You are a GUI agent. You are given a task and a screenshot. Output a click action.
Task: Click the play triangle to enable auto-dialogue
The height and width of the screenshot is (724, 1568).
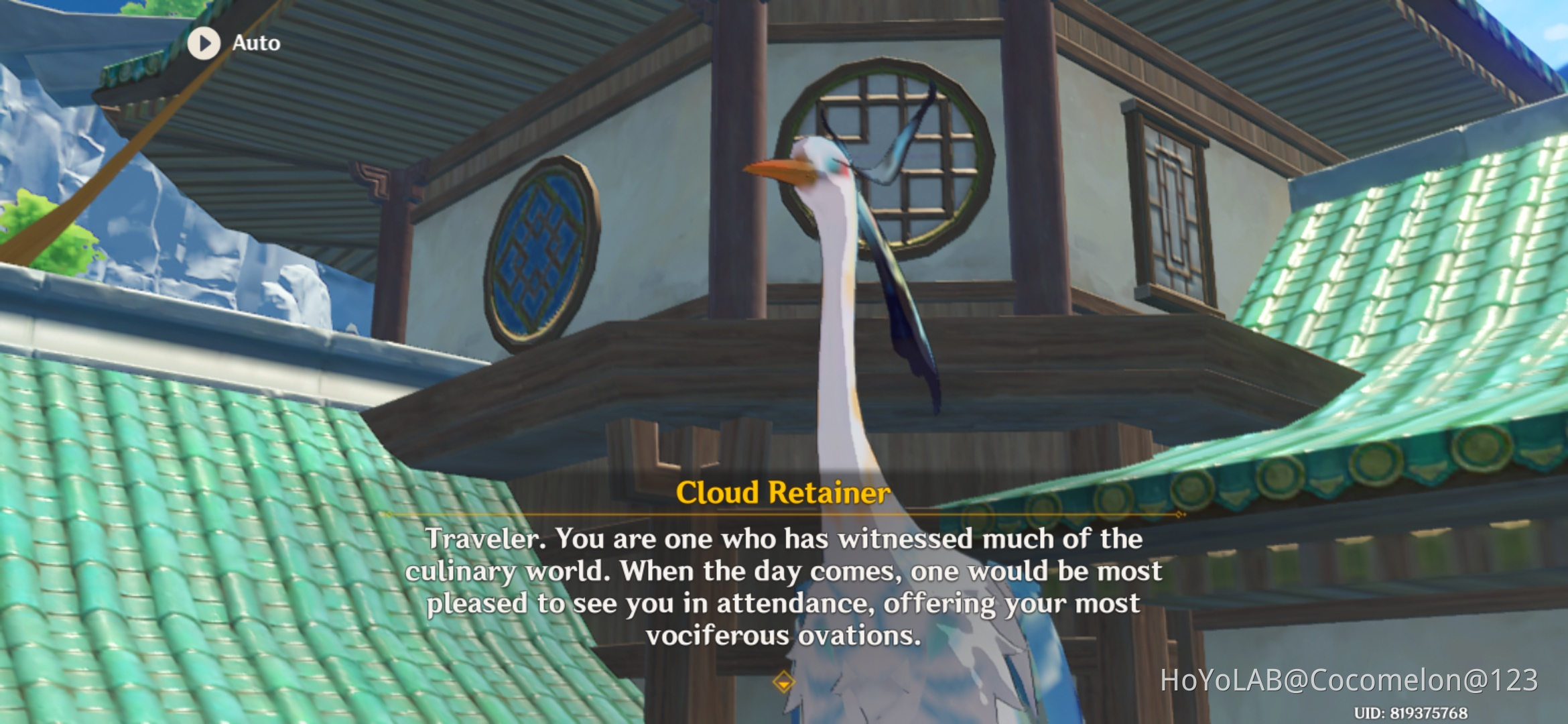(x=204, y=43)
